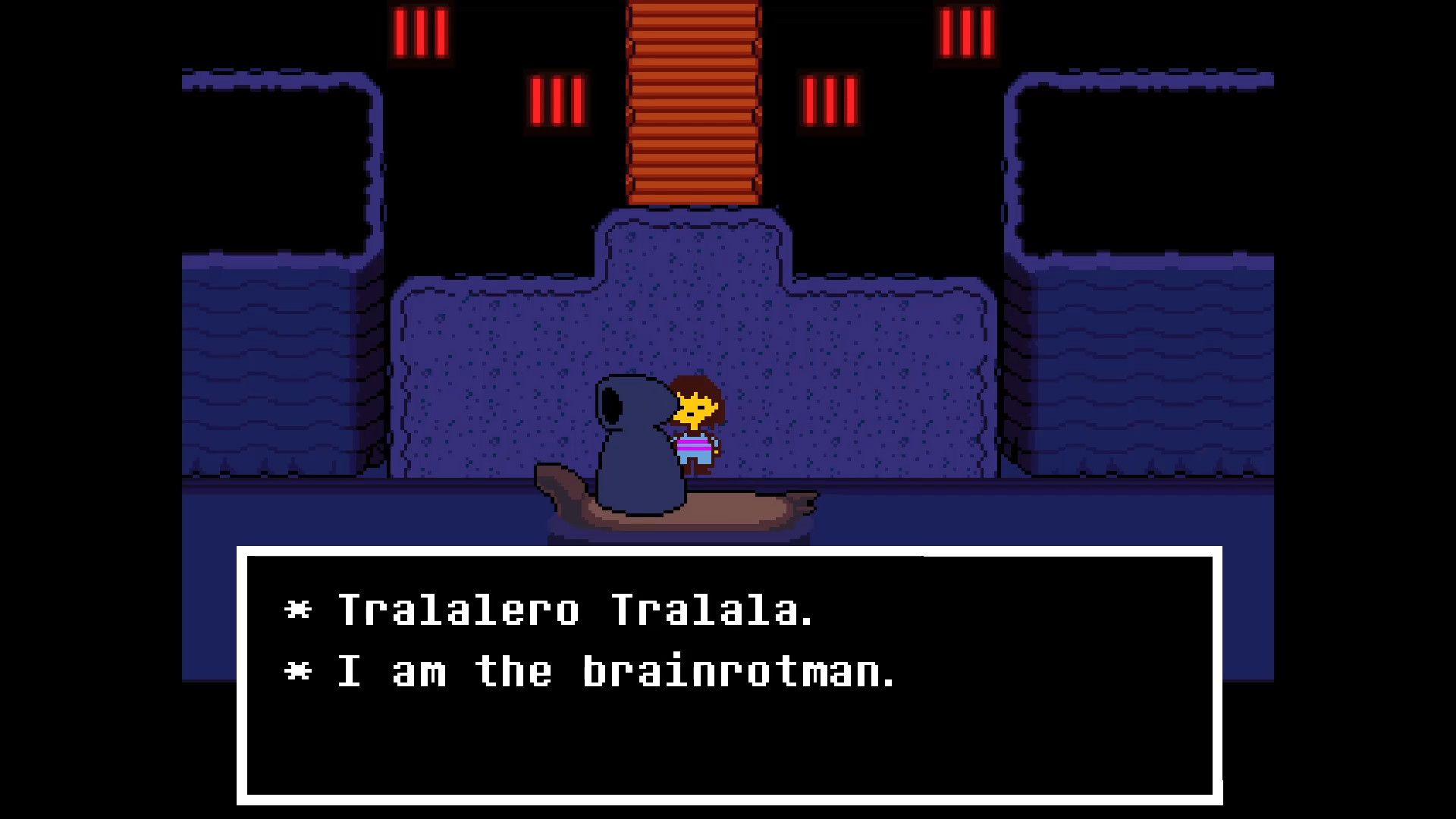Toggle the asterisk before 'I am the brainrotman'
The width and height of the screenshot is (1456, 819).
297,671
